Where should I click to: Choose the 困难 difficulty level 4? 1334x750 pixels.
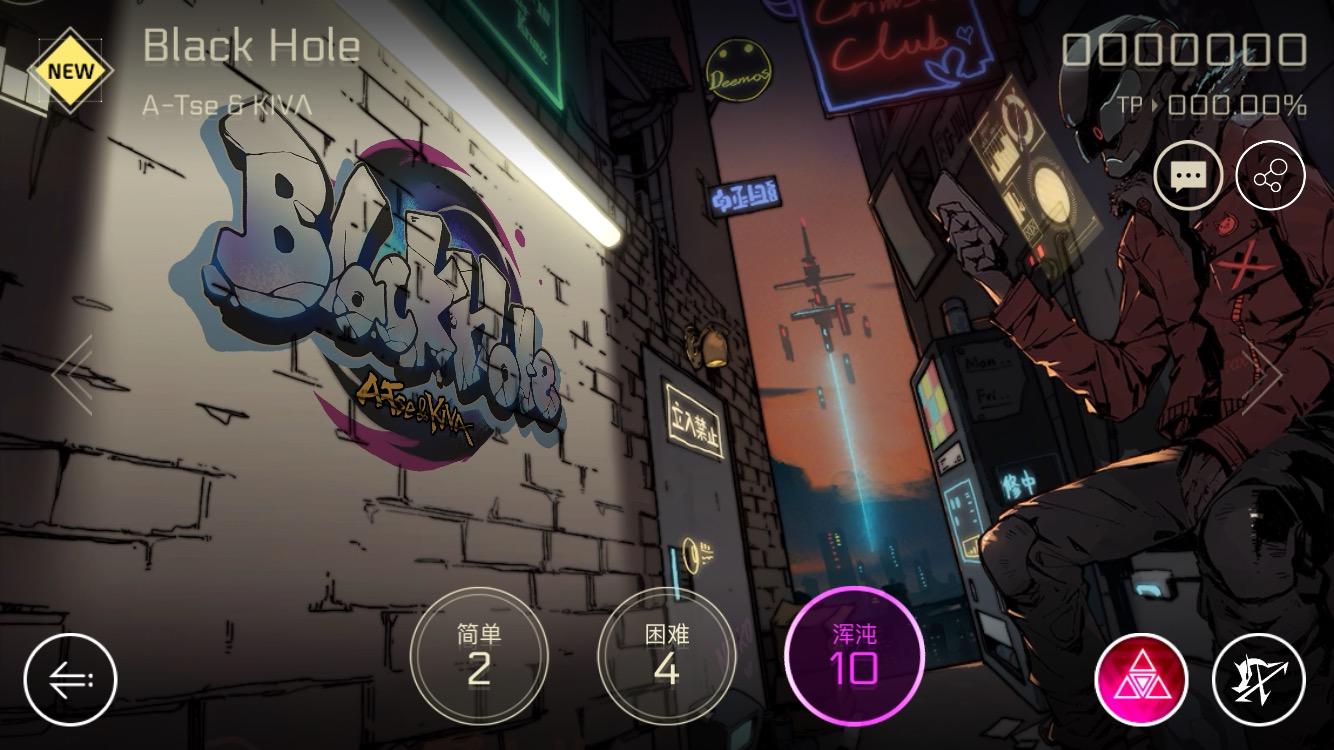tap(667, 655)
